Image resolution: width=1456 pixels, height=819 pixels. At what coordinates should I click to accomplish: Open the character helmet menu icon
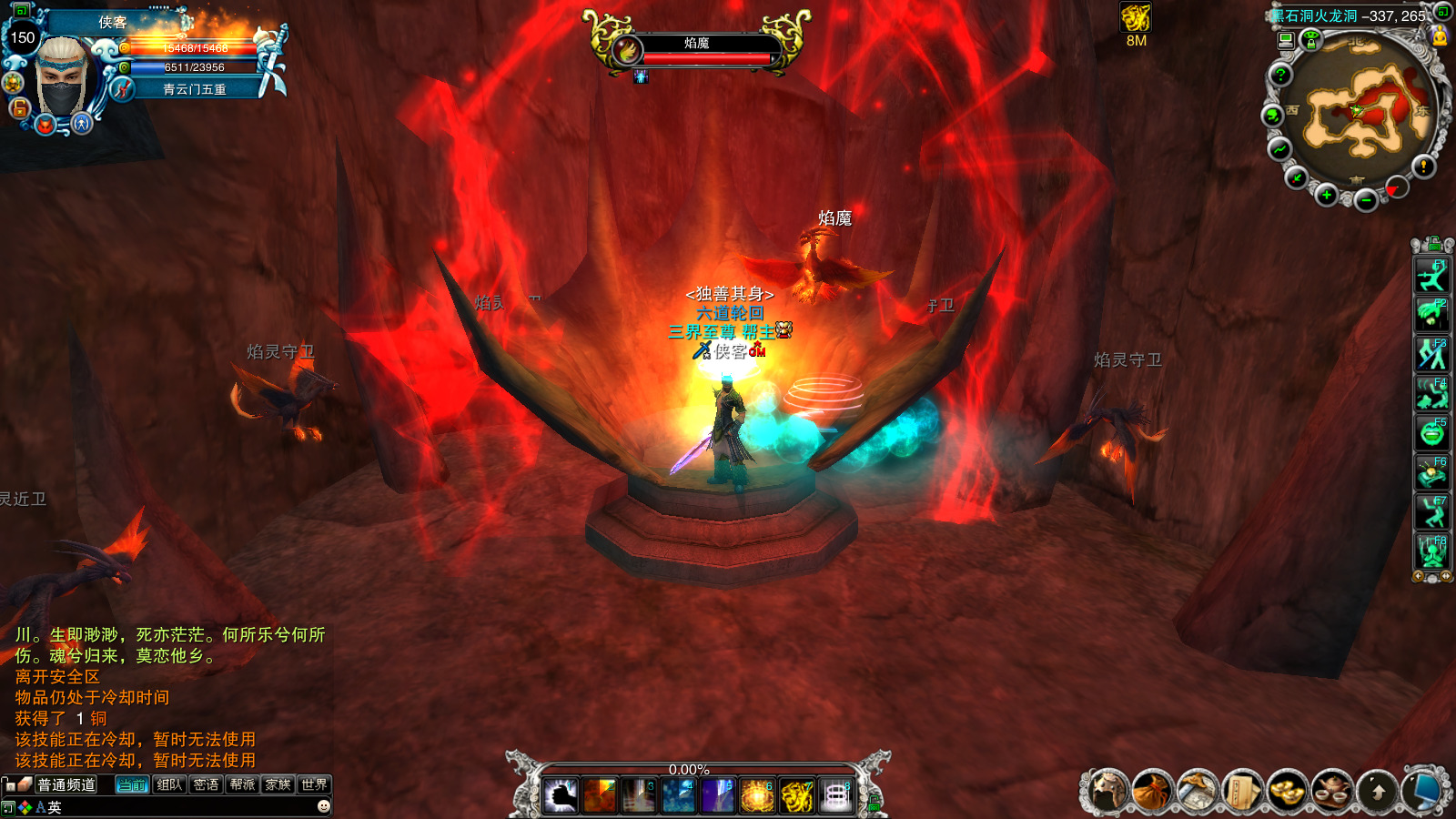(x=1107, y=791)
